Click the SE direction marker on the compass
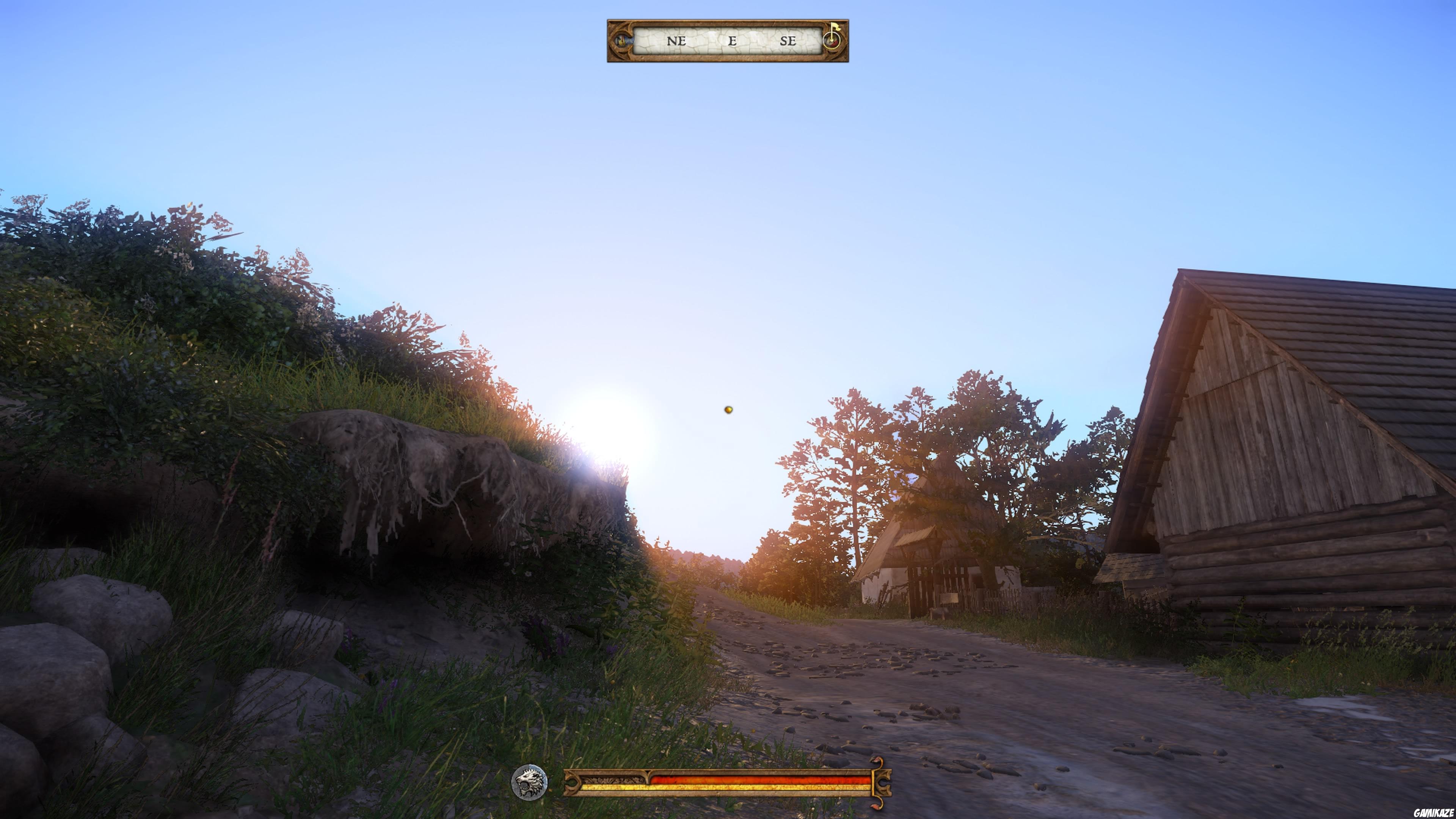Viewport: 1456px width, 819px height. 789,41
